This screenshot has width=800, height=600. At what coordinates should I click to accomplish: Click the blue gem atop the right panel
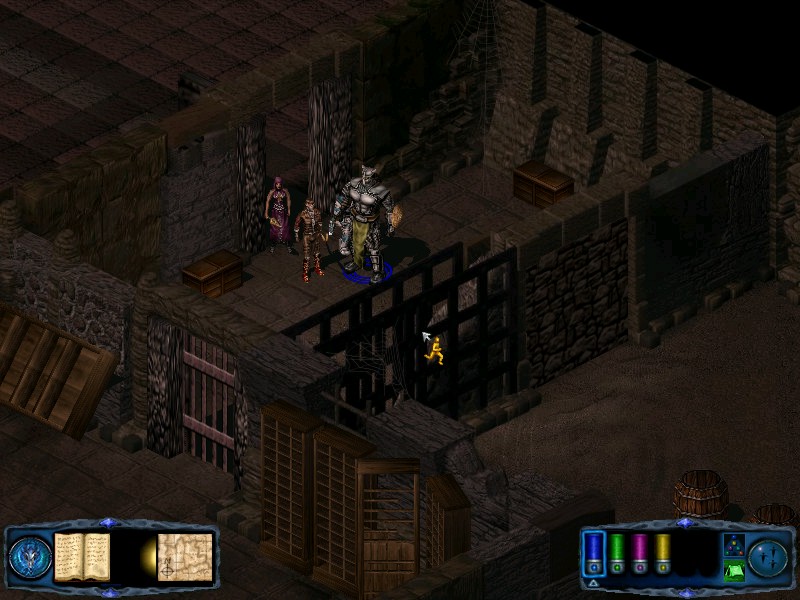pyautogui.click(x=685, y=523)
